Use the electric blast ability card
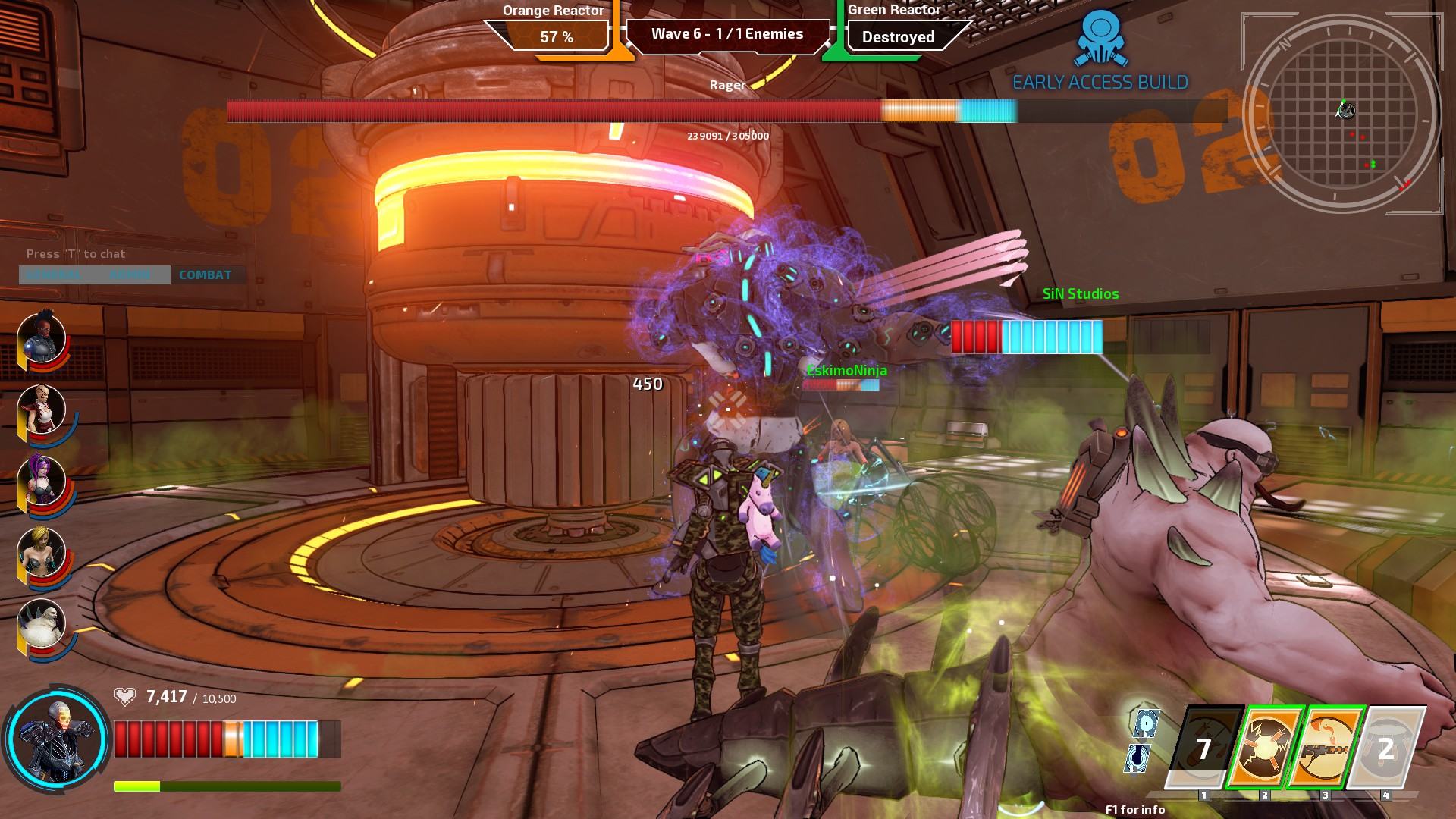Viewport: 1456px width, 819px height. coord(1265,748)
